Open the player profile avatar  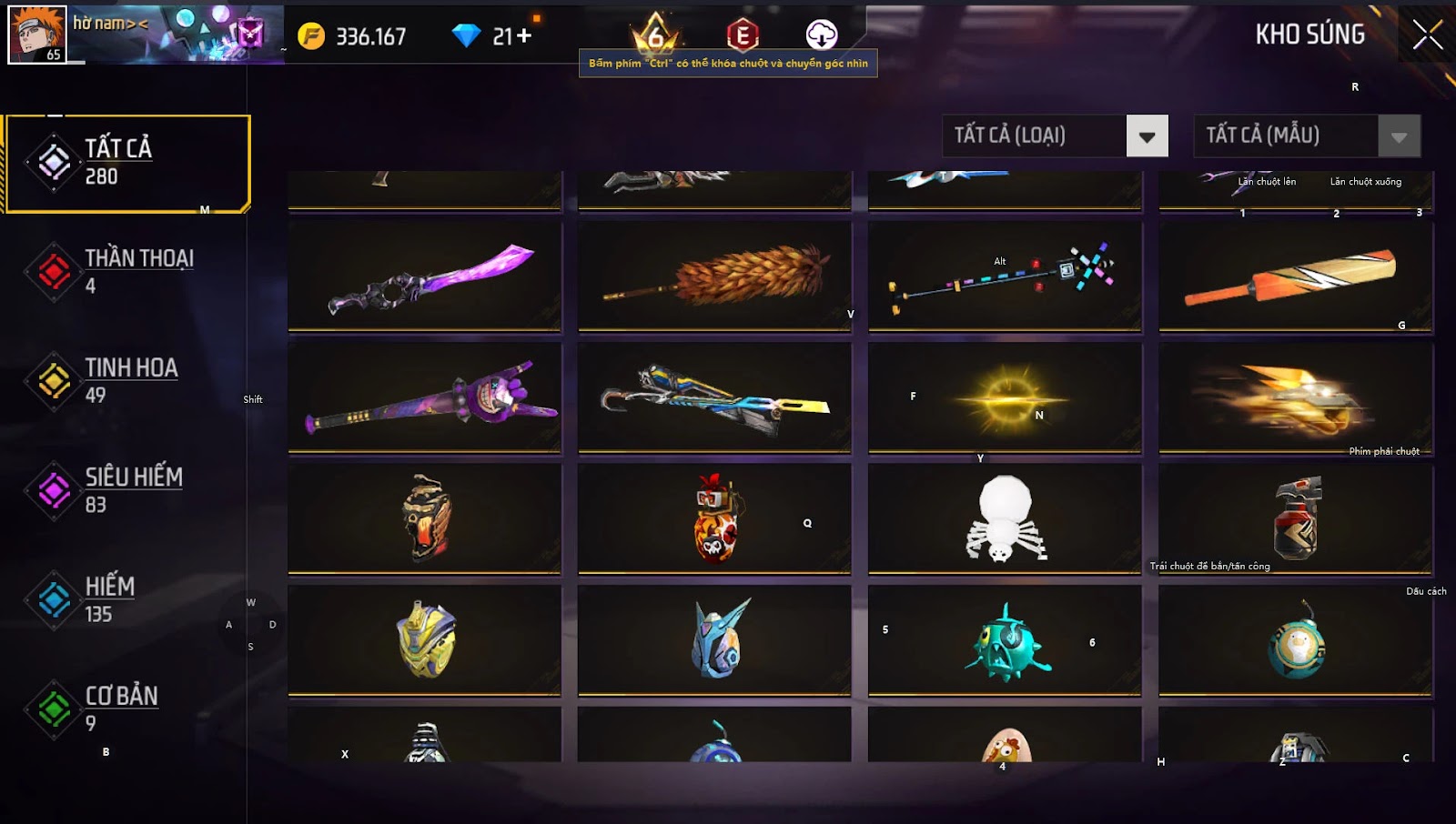(37, 35)
